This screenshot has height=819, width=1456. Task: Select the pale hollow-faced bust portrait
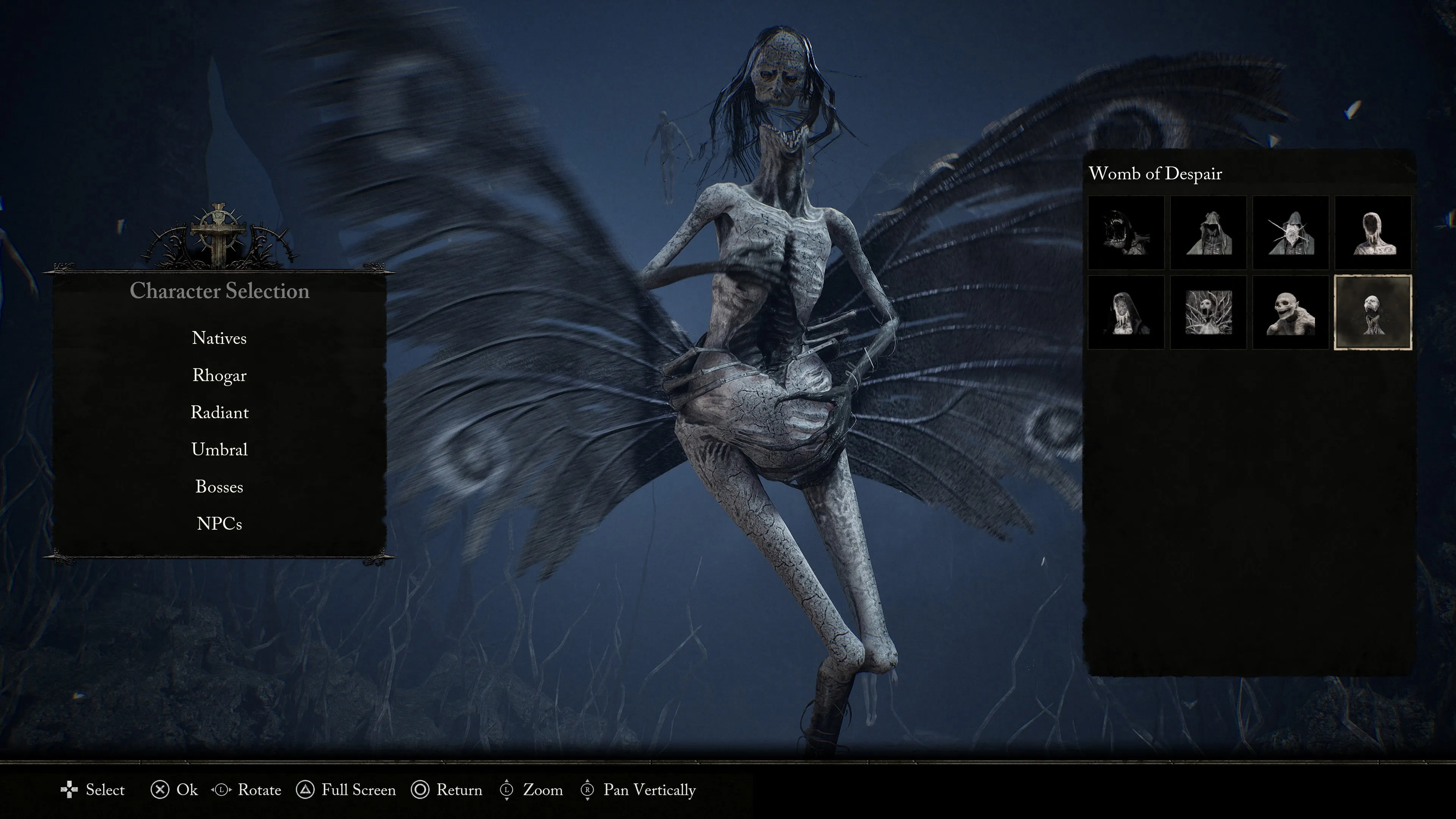1373,233
